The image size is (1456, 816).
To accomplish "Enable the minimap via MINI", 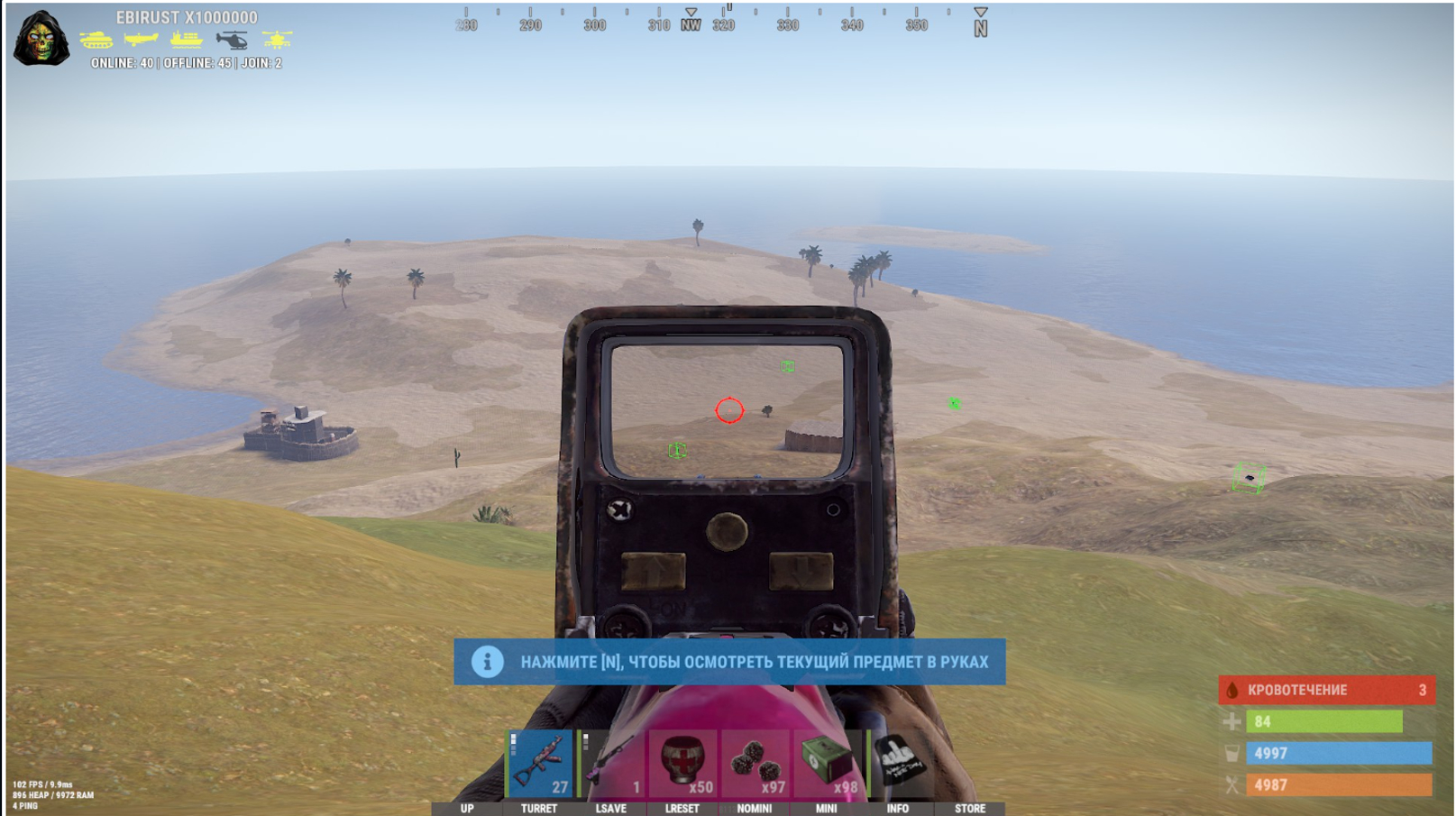I will click(x=824, y=809).
